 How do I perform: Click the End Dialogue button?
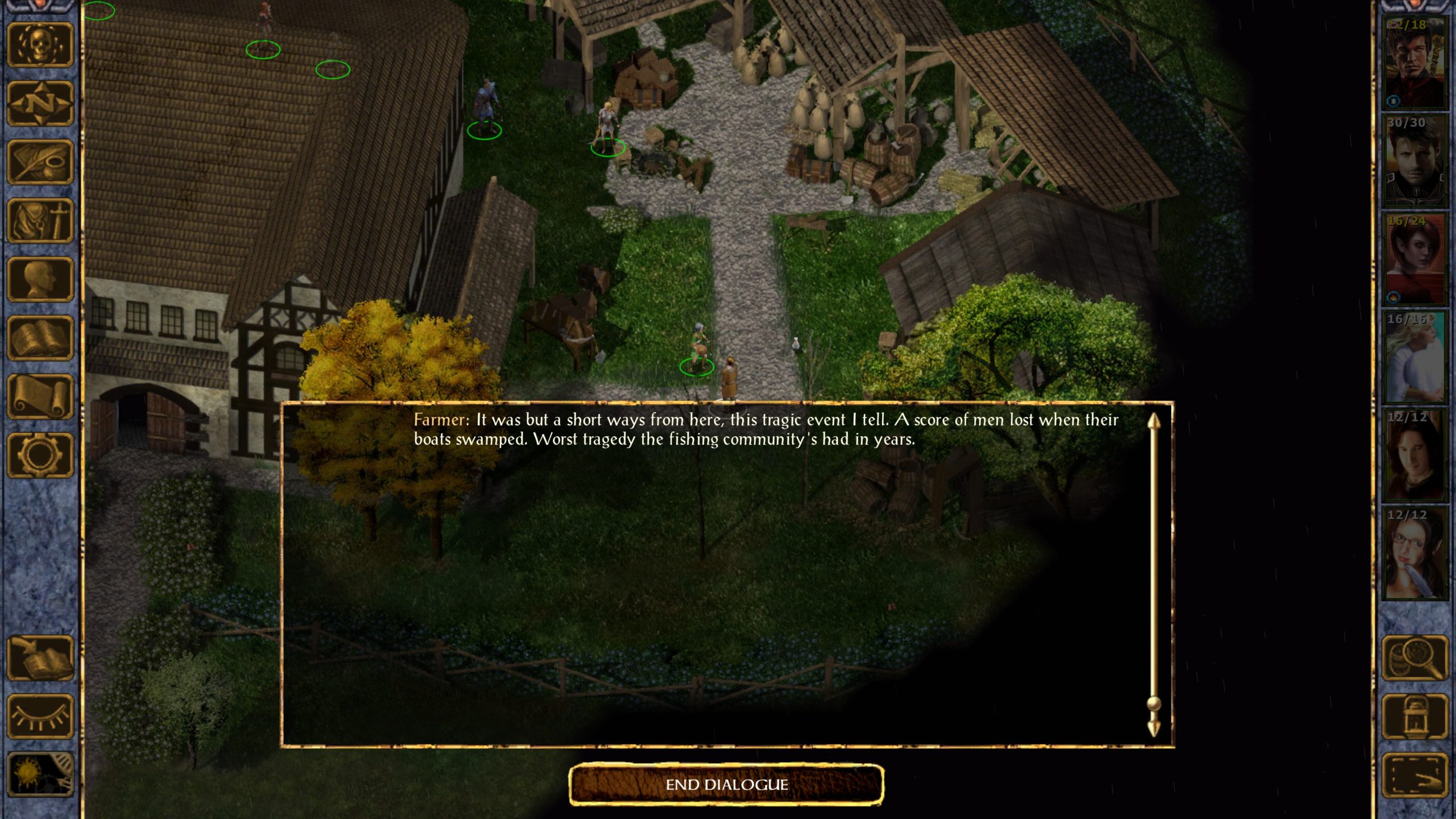tap(726, 785)
